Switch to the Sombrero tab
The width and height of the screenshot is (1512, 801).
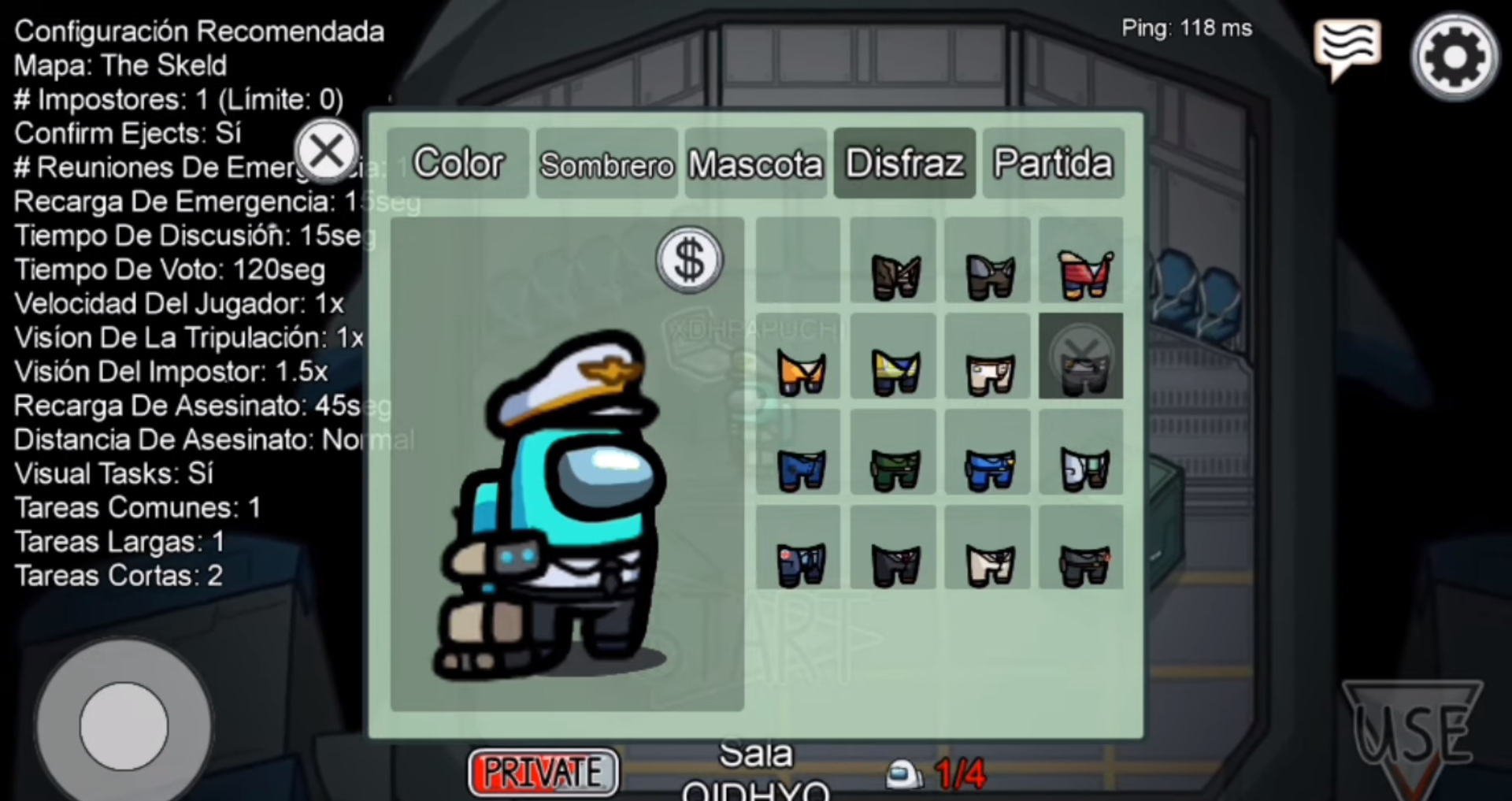click(606, 163)
